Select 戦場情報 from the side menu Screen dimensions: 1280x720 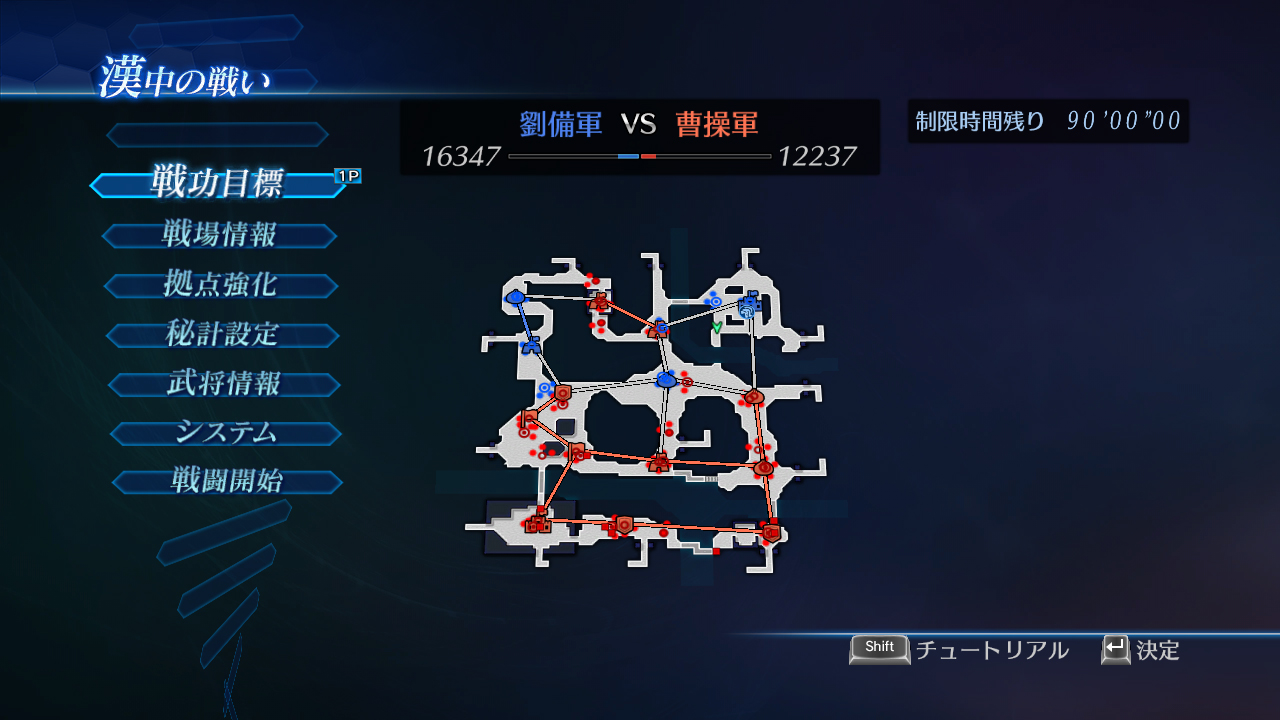pyautogui.click(x=219, y=235)
